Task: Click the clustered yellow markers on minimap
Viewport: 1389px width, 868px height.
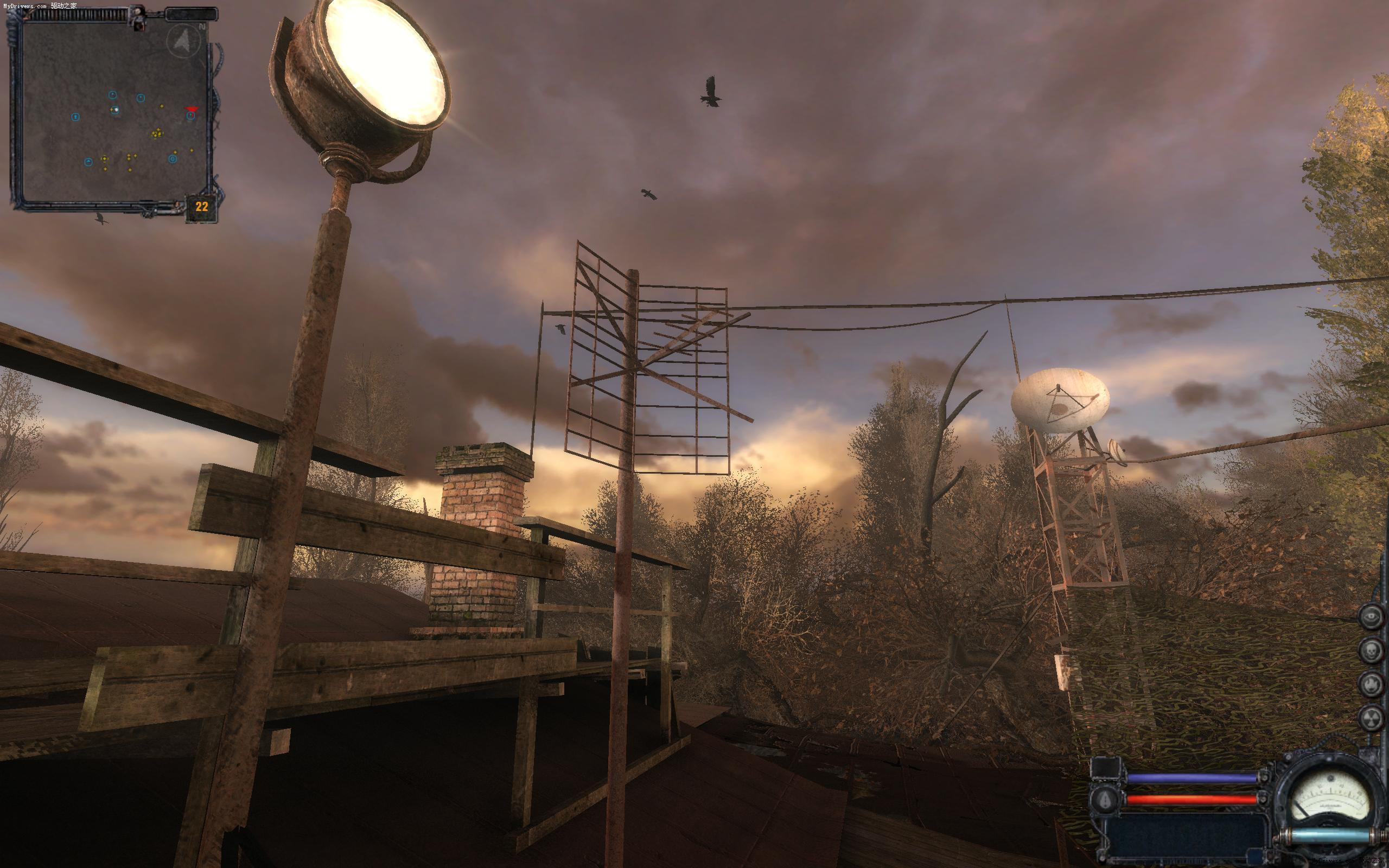Action: click(157, 134)
